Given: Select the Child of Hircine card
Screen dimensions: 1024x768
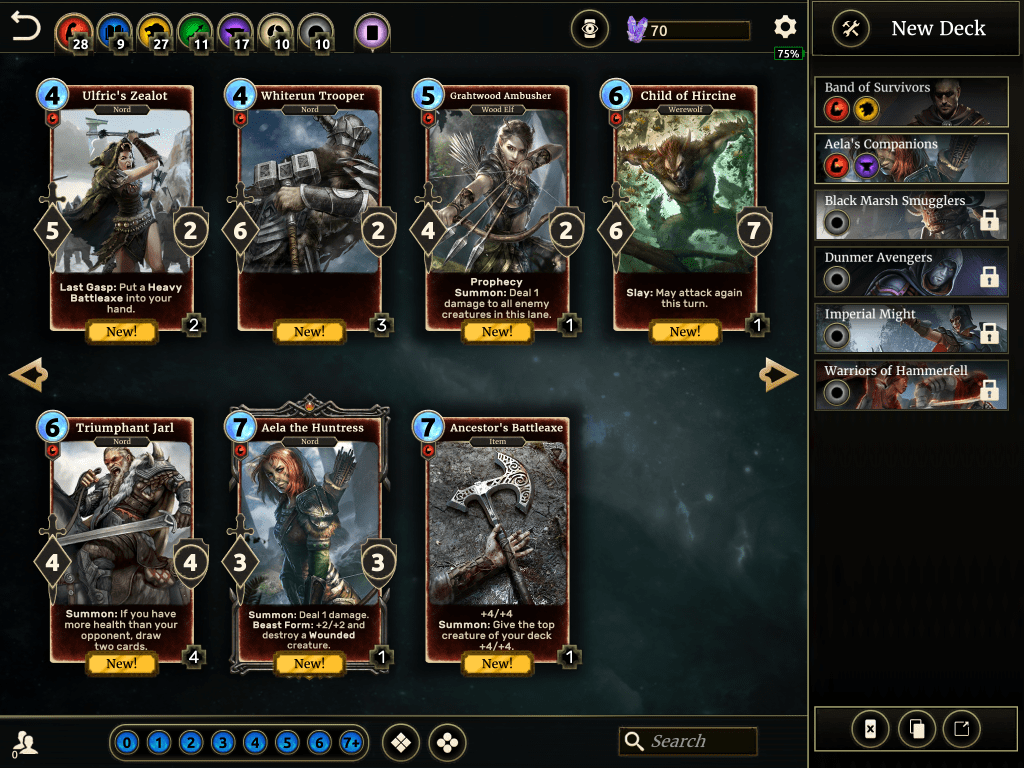Looking at the screenshot, I should (686, 210).
